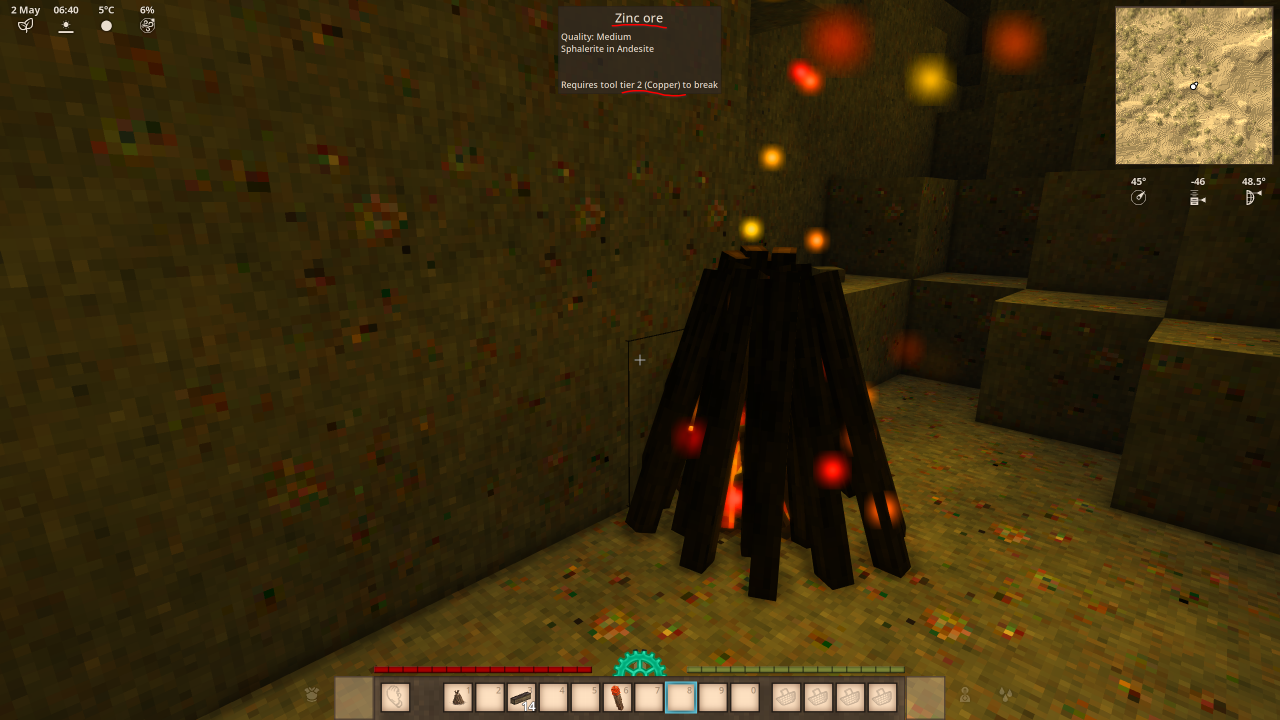Click the seasons leaf icon showing 2 May
The height and width of the screenshot is (720, 1280).
(x=24, y=25)
